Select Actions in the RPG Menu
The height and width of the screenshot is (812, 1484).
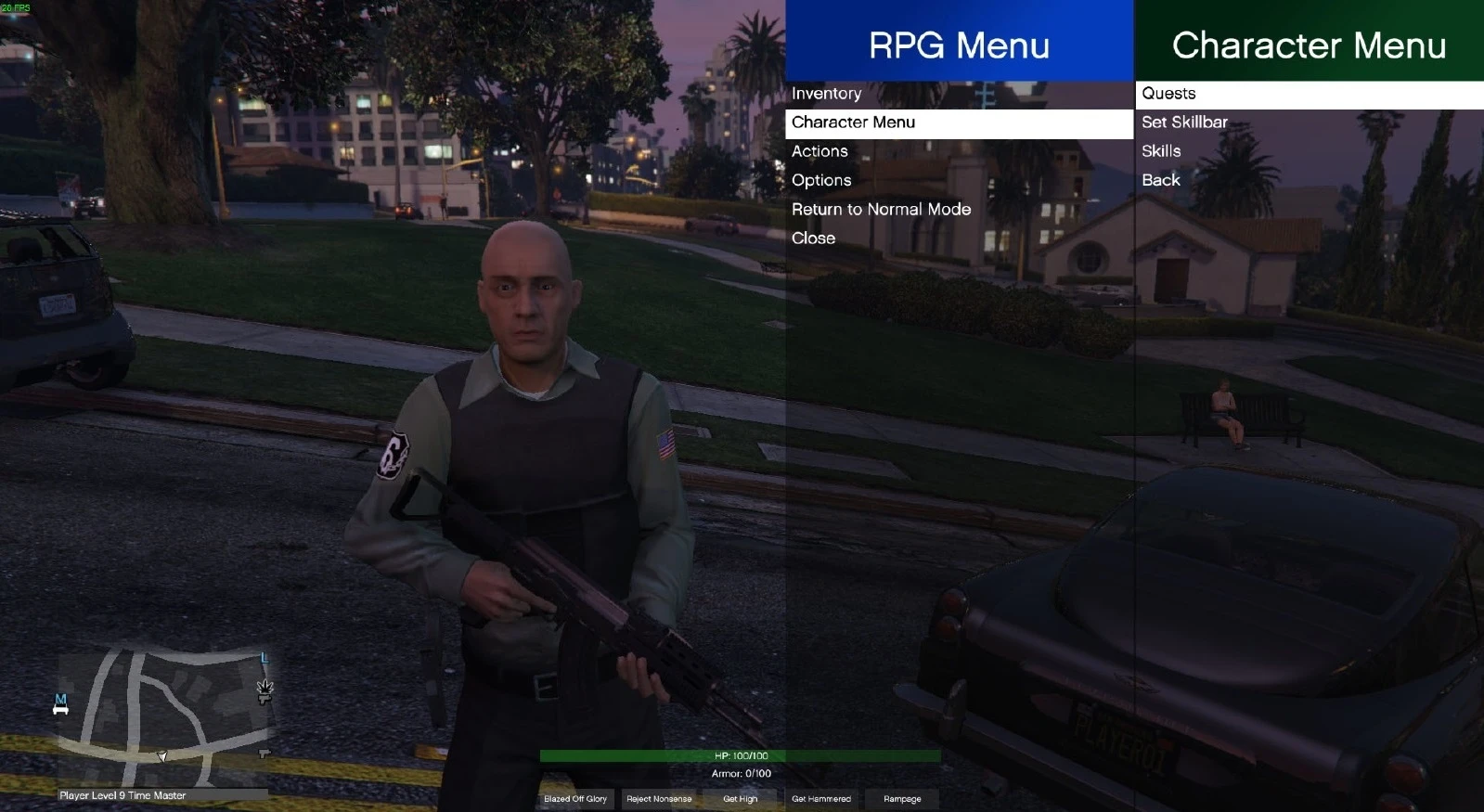[x=819, y=150]
